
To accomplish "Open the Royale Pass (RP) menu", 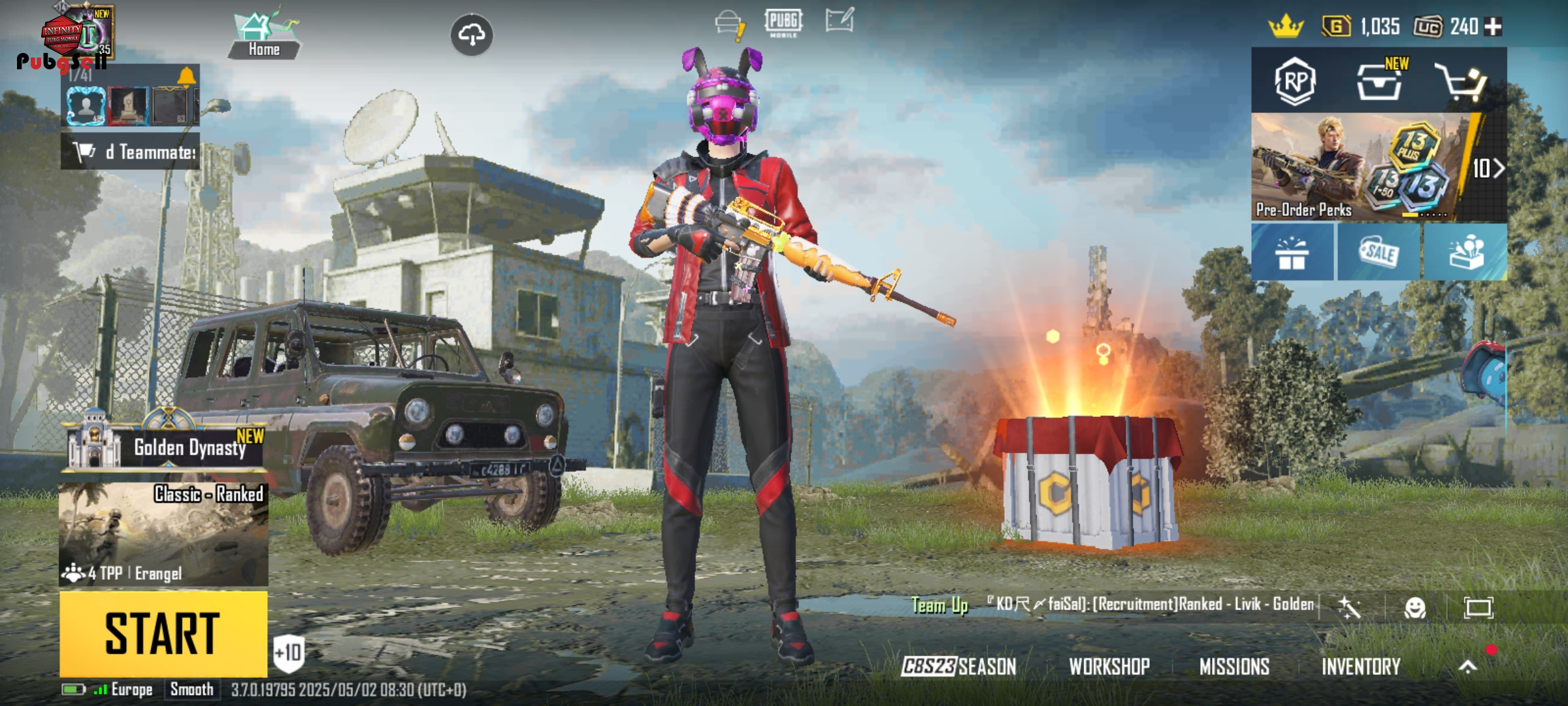I will tap(1294, 82).
